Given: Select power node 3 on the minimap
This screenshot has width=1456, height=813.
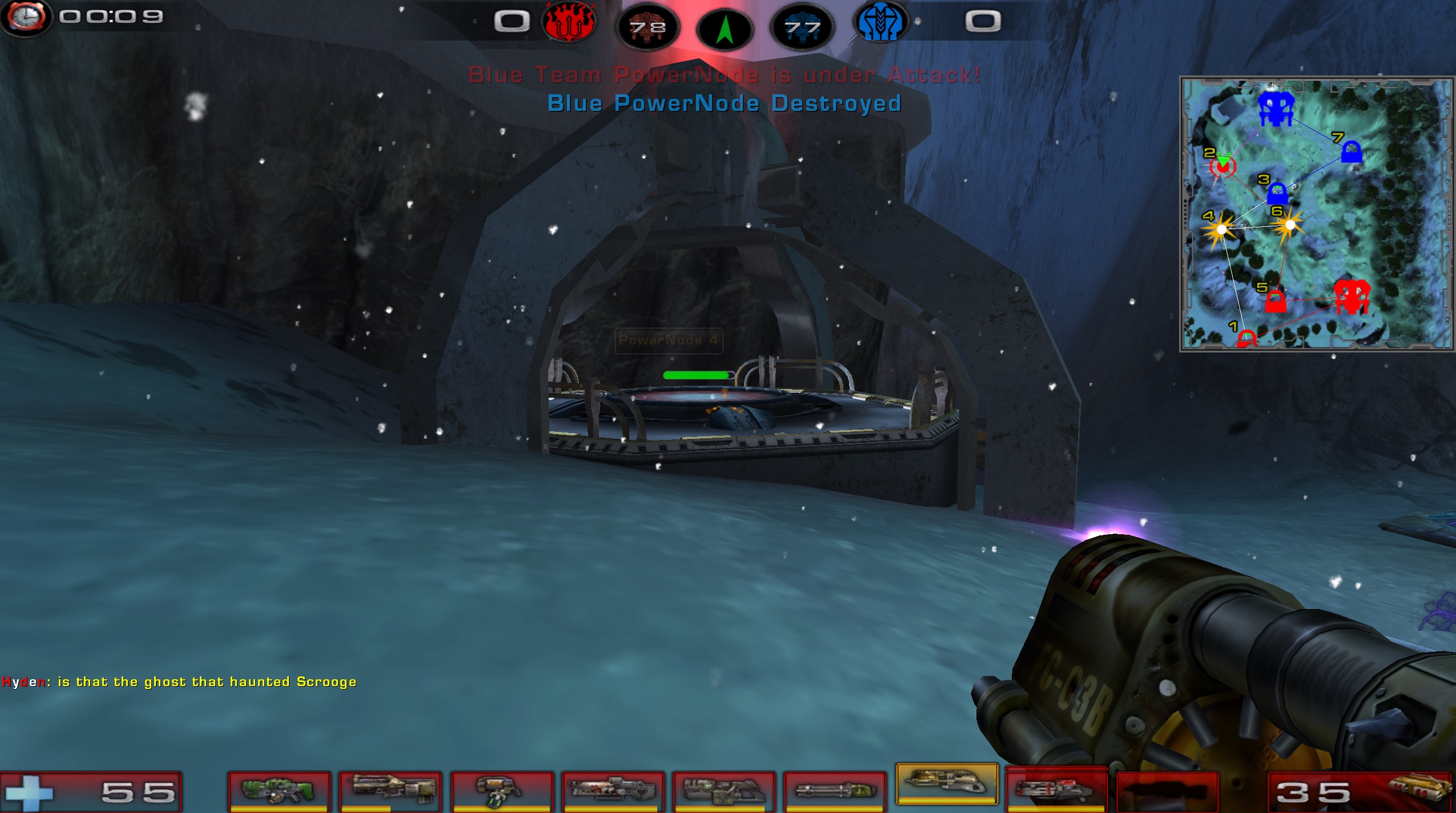Looking at the screenshot, I should pos(1277,193).
